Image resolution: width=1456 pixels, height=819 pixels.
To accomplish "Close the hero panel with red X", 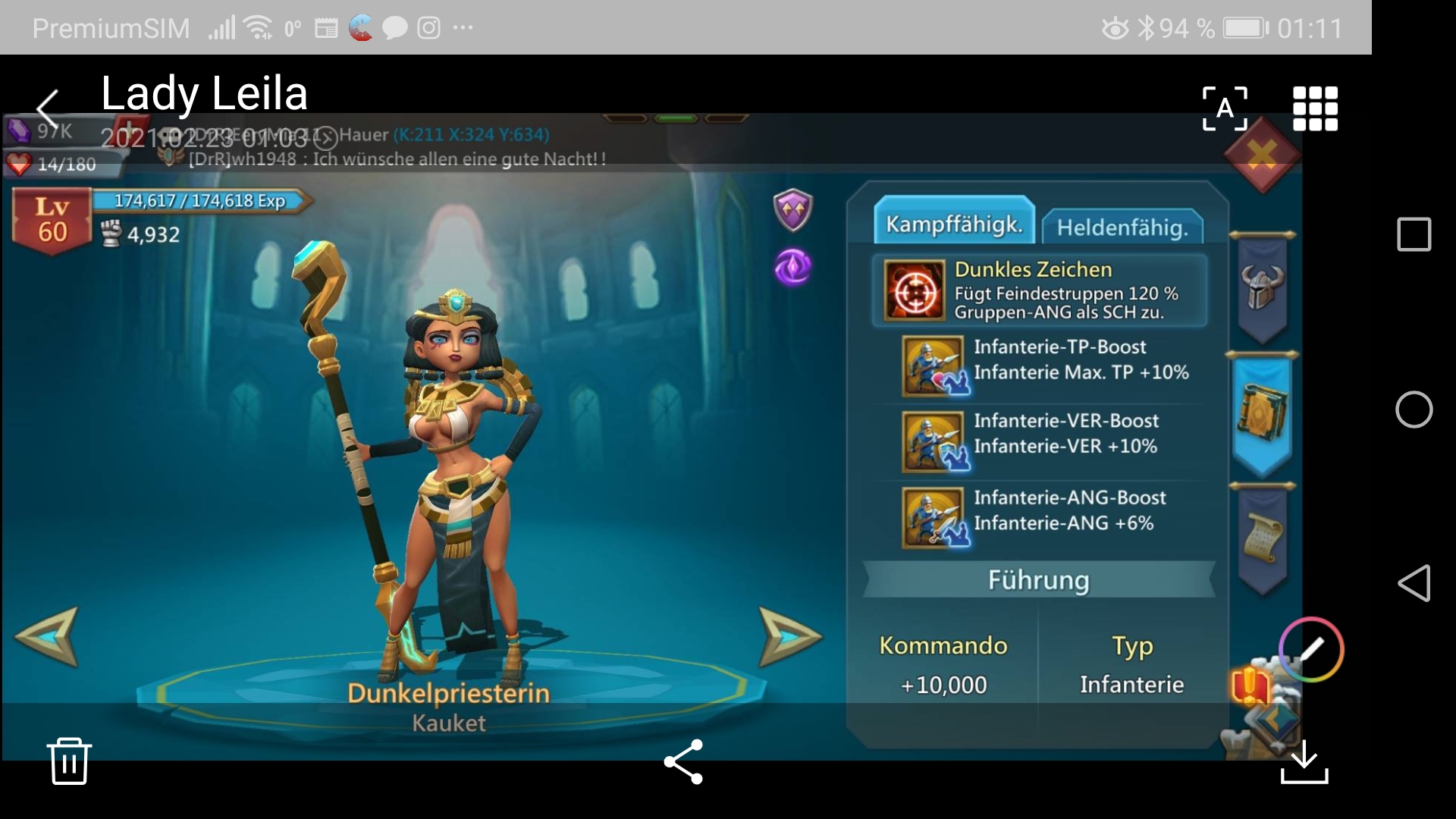I will point(1262,155).
